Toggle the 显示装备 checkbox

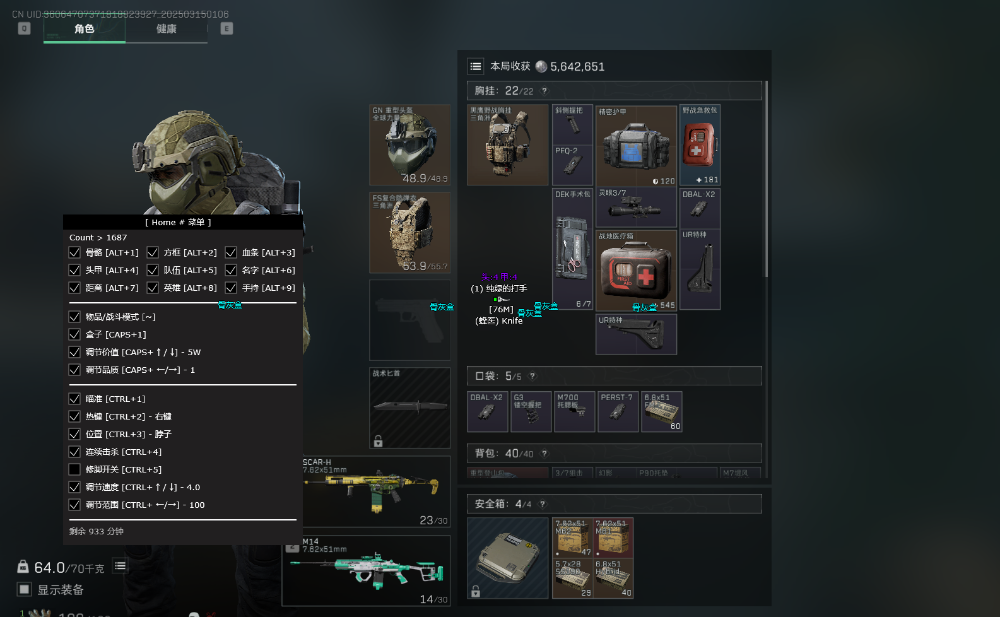pos(25,589)
